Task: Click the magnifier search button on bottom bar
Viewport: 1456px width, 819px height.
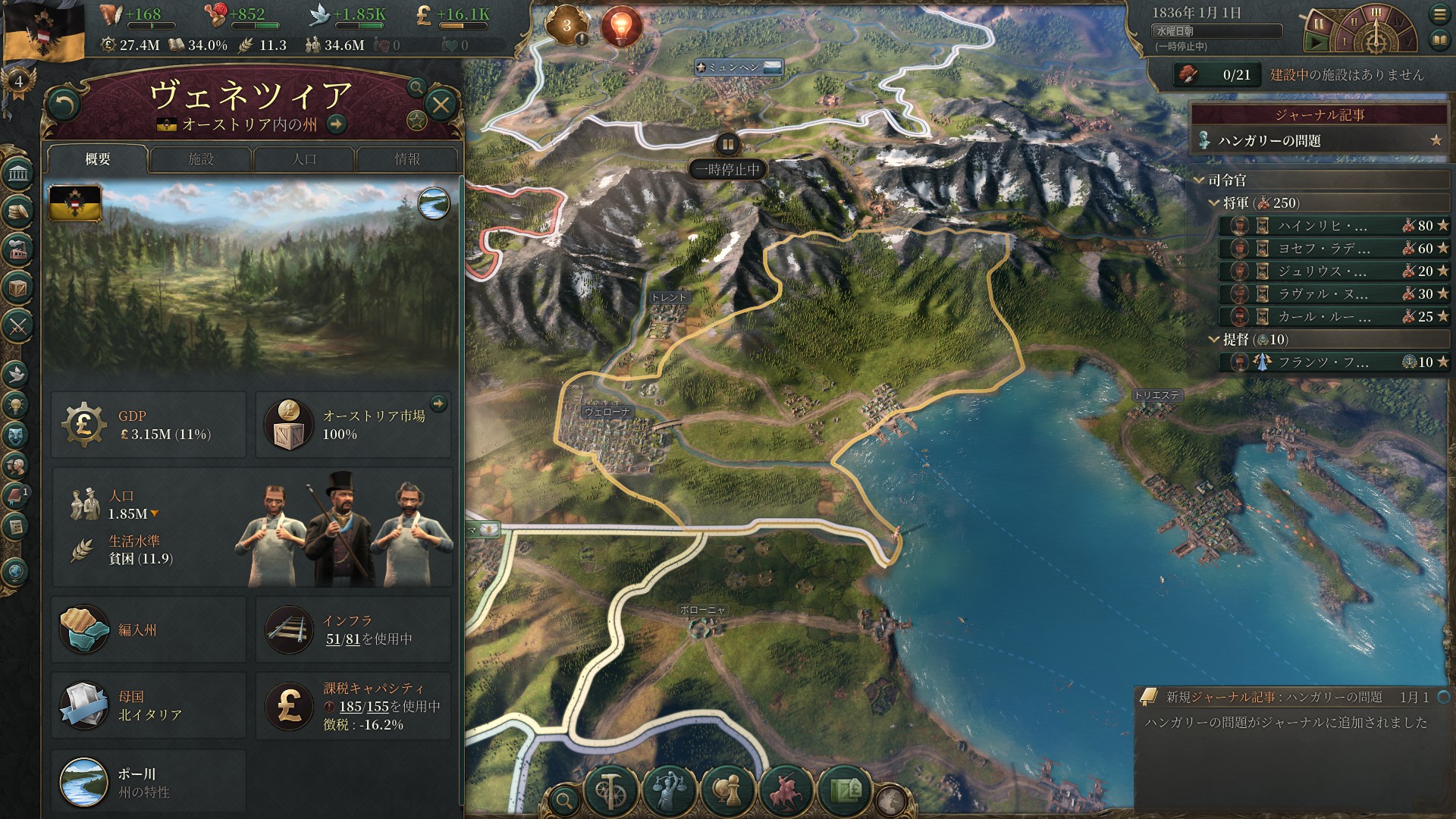Action: pyautogui.click(x=564, y=799)
